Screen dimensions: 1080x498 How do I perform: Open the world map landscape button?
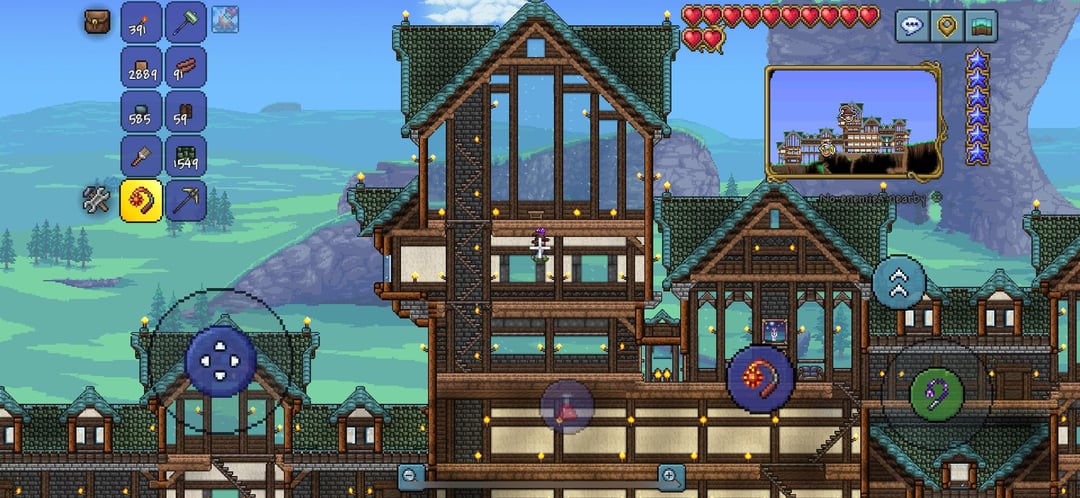tap(983, 26)
